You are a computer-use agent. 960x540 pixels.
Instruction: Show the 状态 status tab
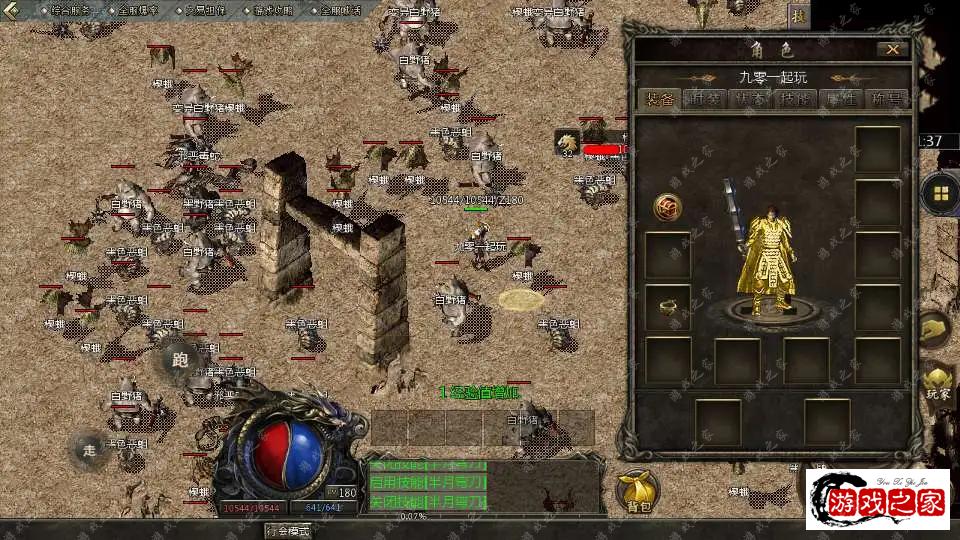click(x=751, y=99)
